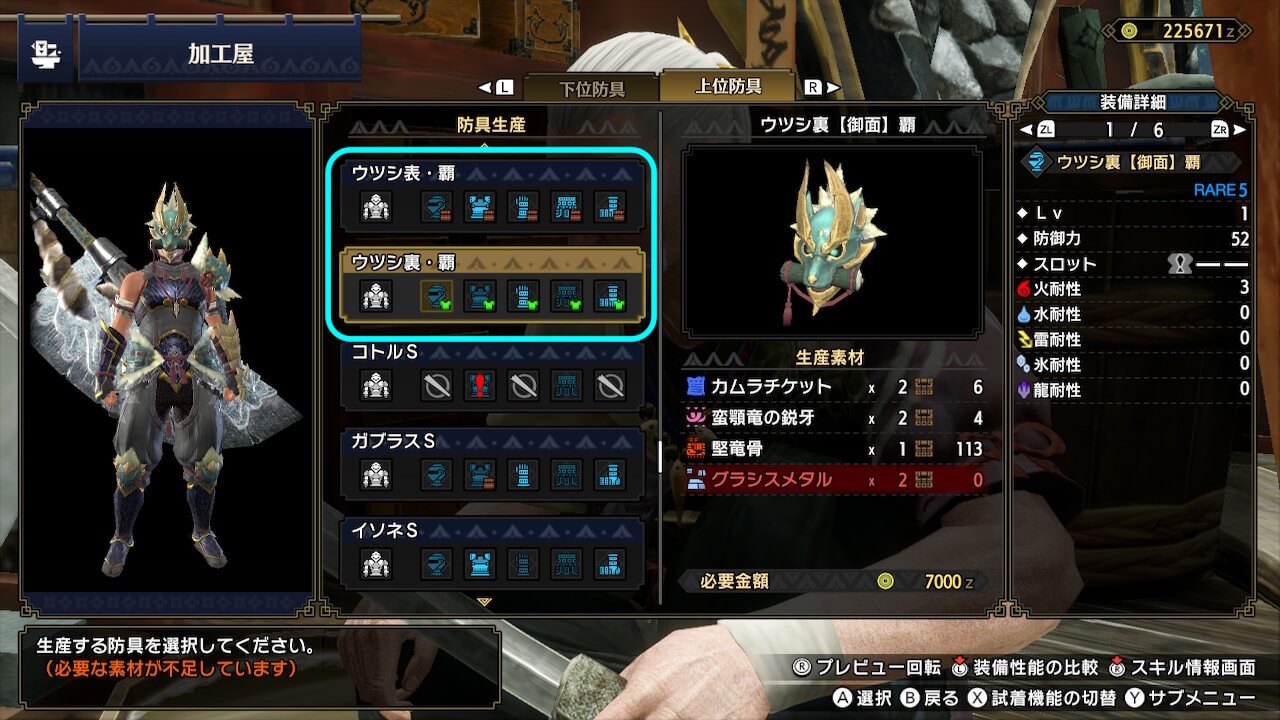This screenshot has height=720, width=1280.
Task: Open the コトルS armor set row
Action: [492, 374]
